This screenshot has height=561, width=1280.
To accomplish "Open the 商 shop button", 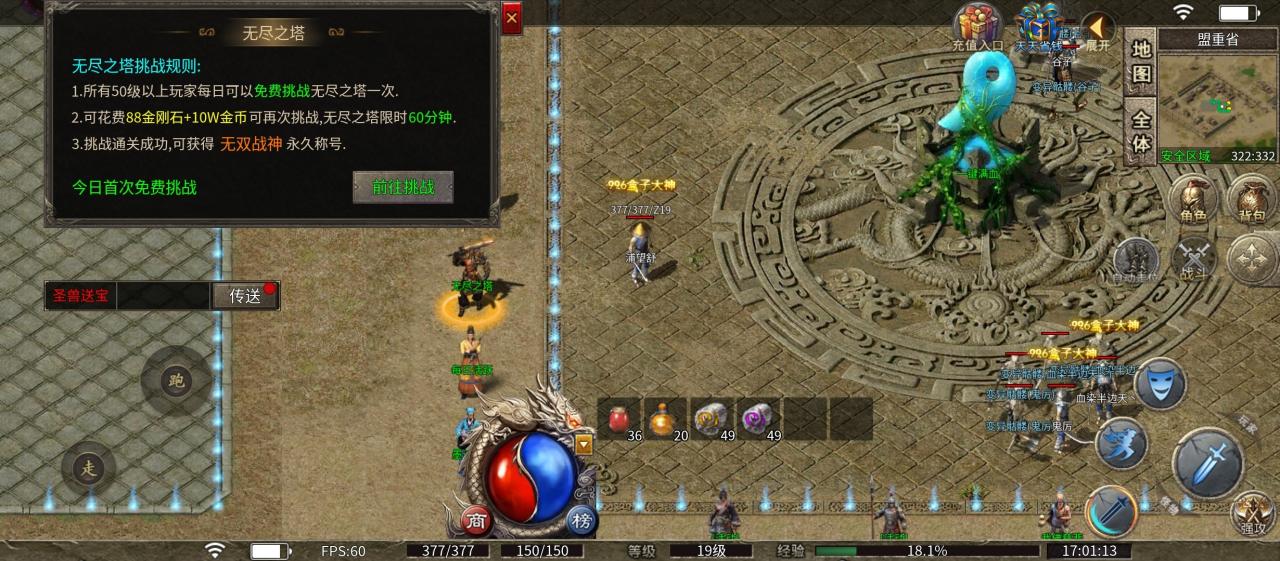I will 474,520.
